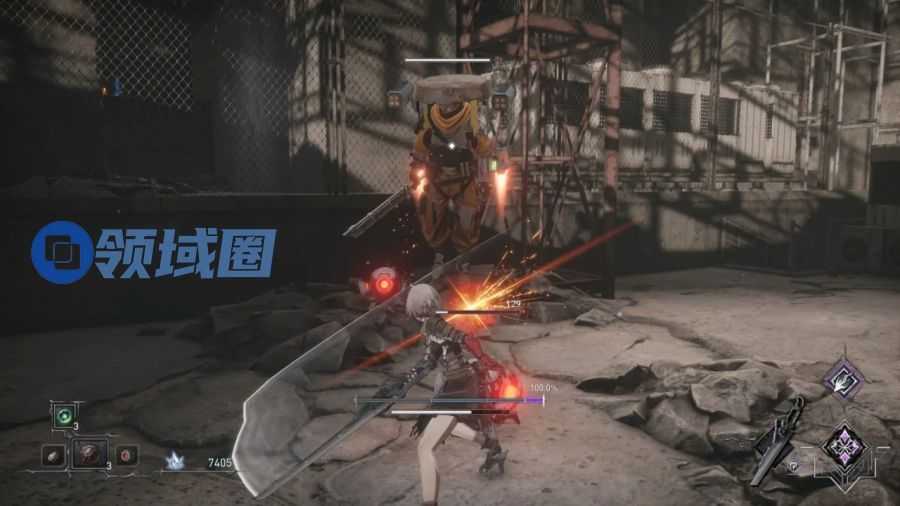Image resolution: width=900 pixels, height=506 pixels.
Task: Use the red center item slot
Action: pos(90,453)
